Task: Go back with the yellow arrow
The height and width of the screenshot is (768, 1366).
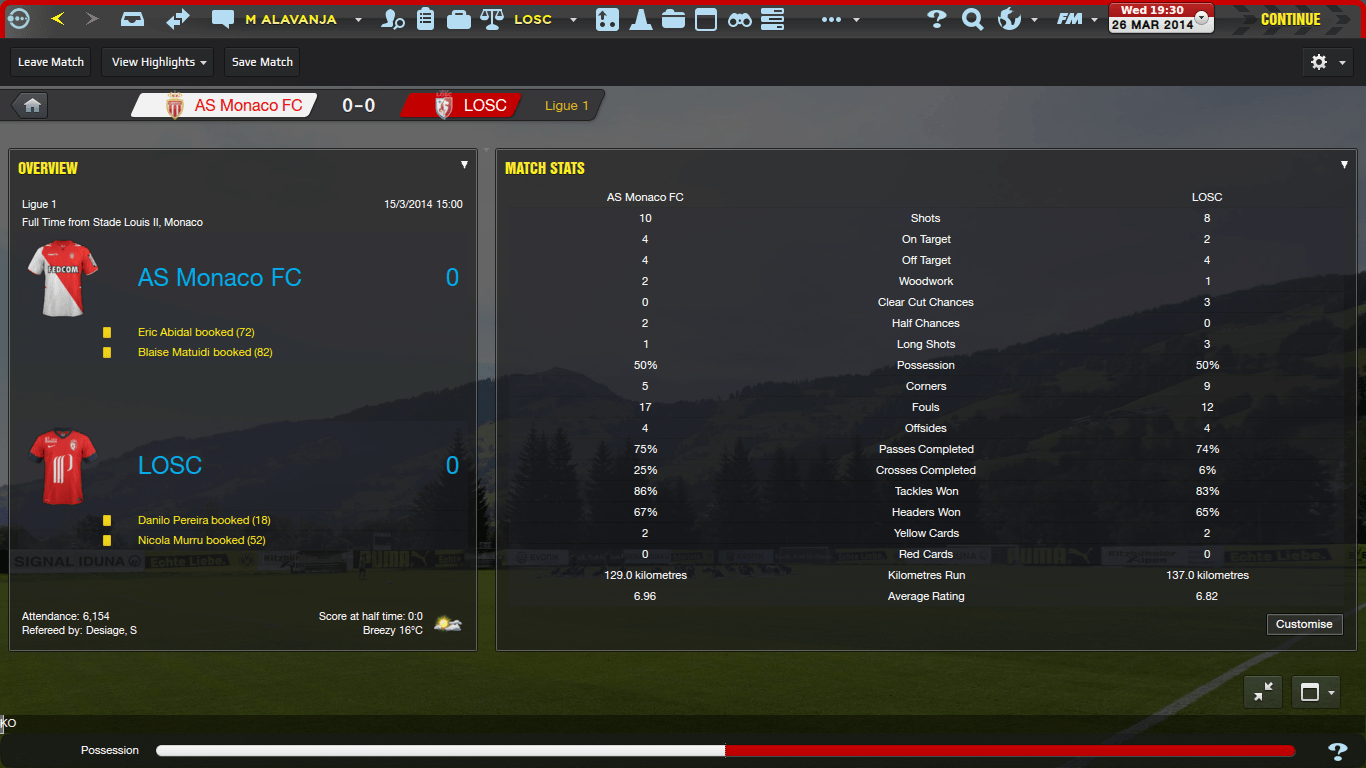Action: click(58, 19)
